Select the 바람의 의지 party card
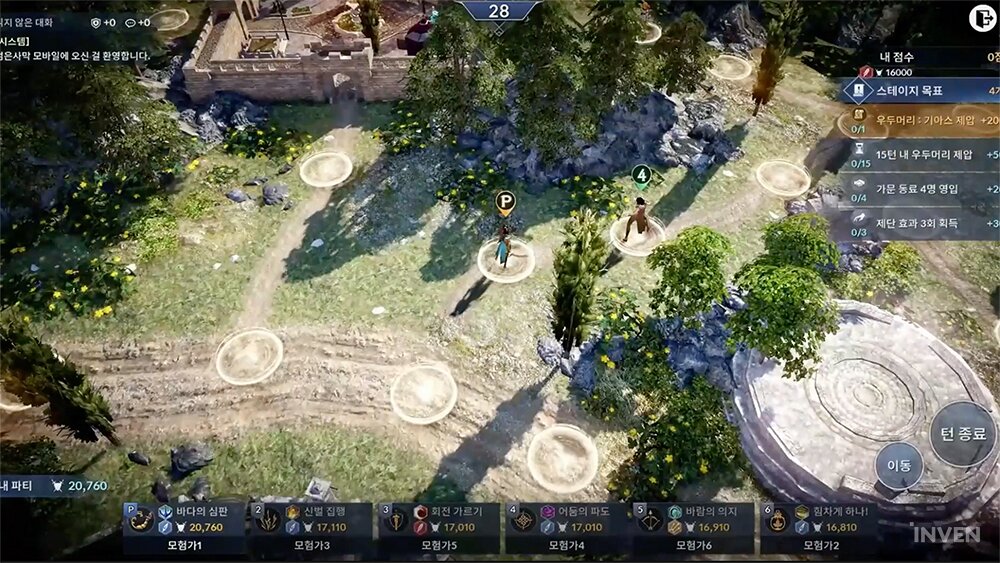Screen dimensions: 1000x563 (692, 527)
